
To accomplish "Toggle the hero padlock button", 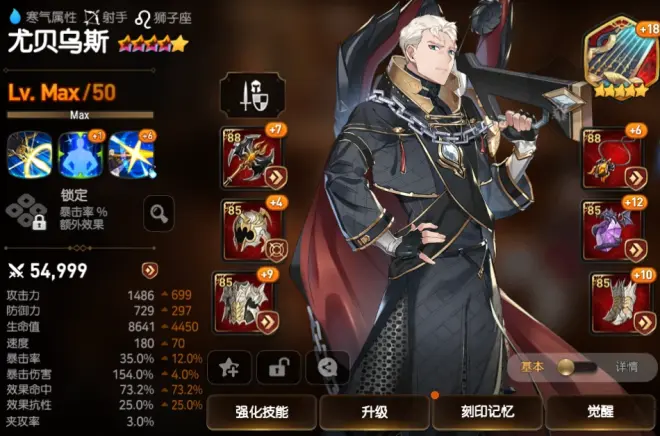I will click(x=278, y=367).
